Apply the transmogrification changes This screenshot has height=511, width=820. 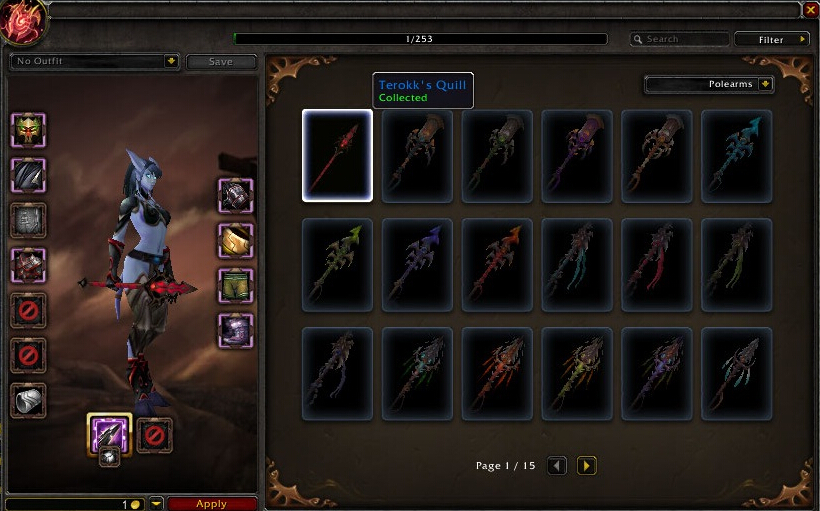211,504
